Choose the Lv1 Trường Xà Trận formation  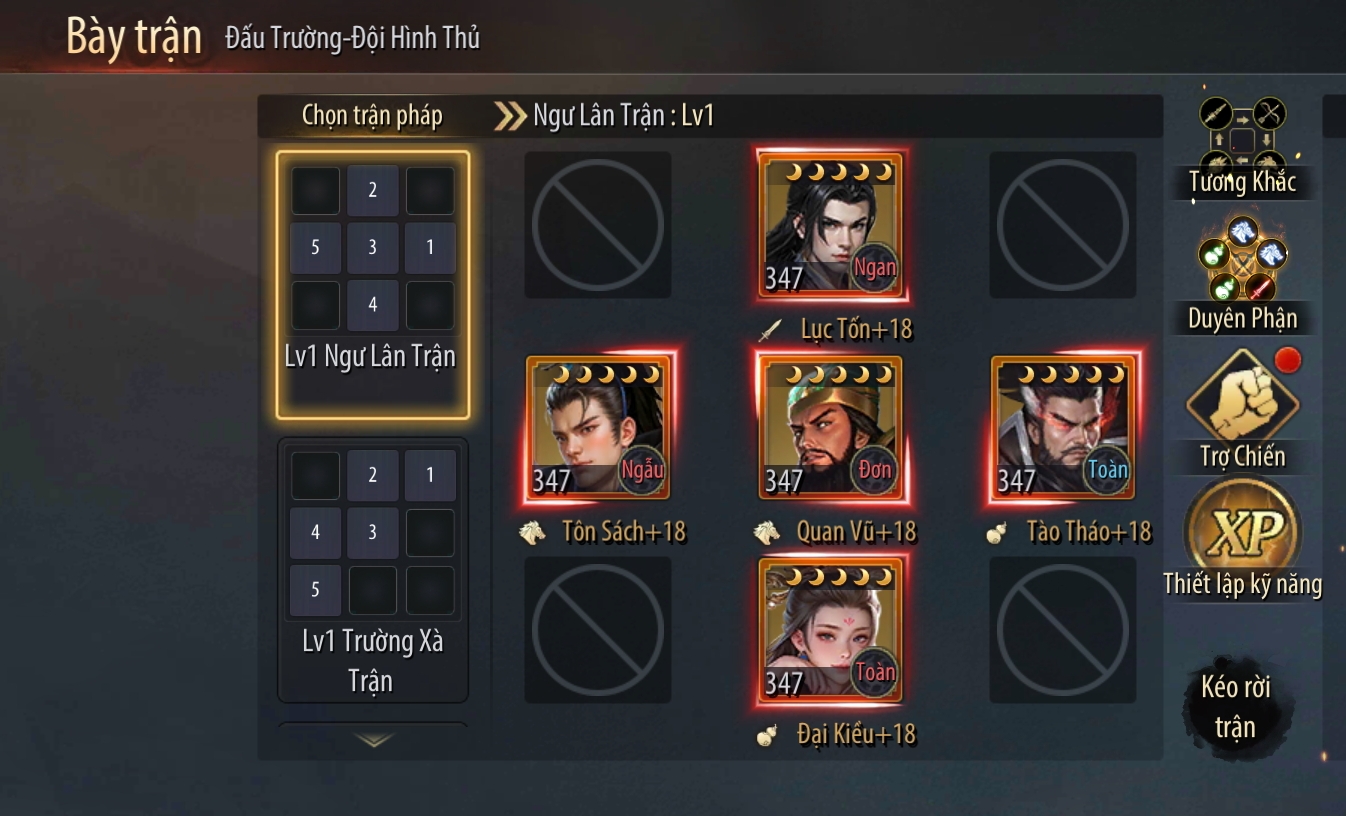372,570
